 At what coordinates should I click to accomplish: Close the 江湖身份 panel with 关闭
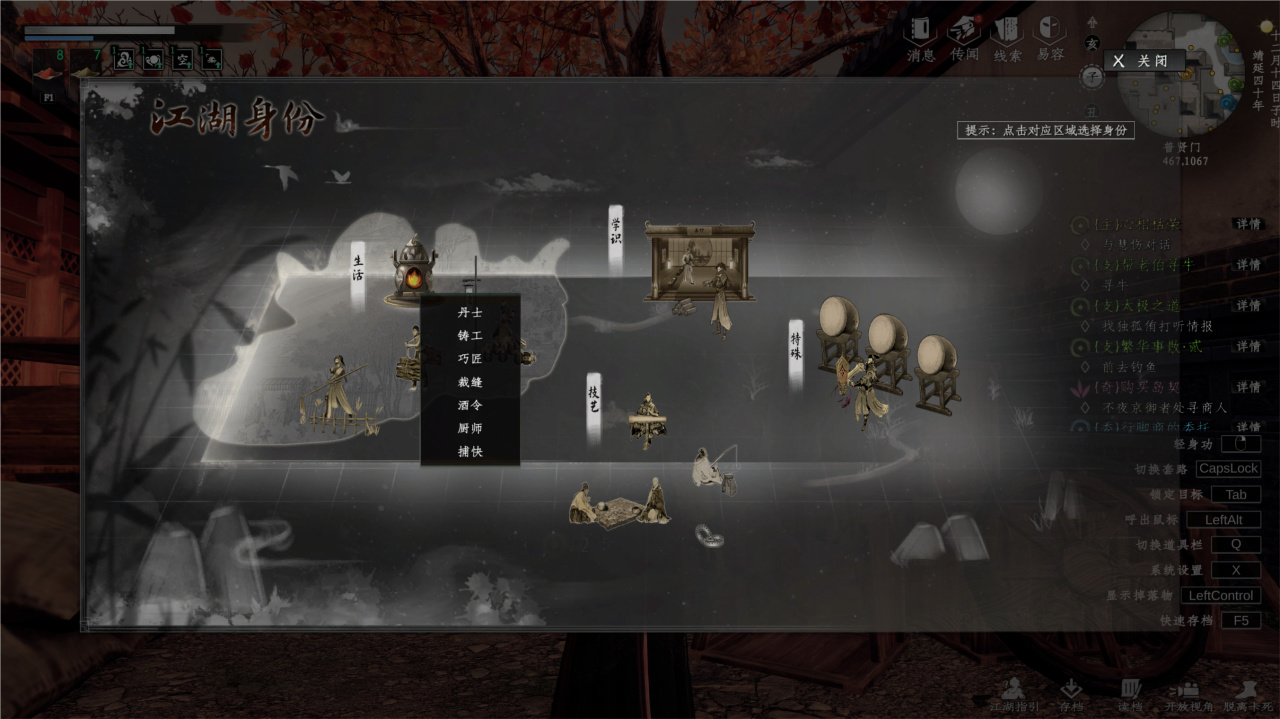tap(1144, 61)
